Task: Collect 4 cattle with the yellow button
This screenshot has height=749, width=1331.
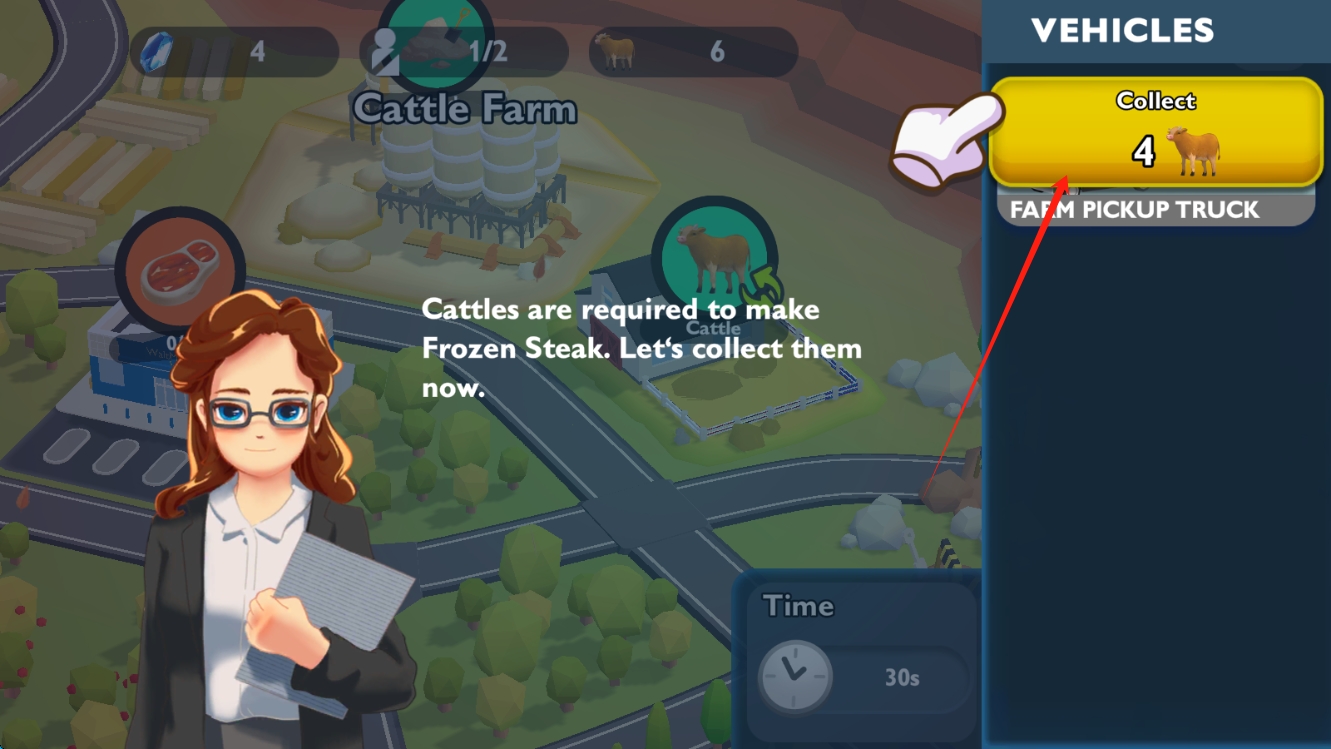Action: [x=1155, y=131]
